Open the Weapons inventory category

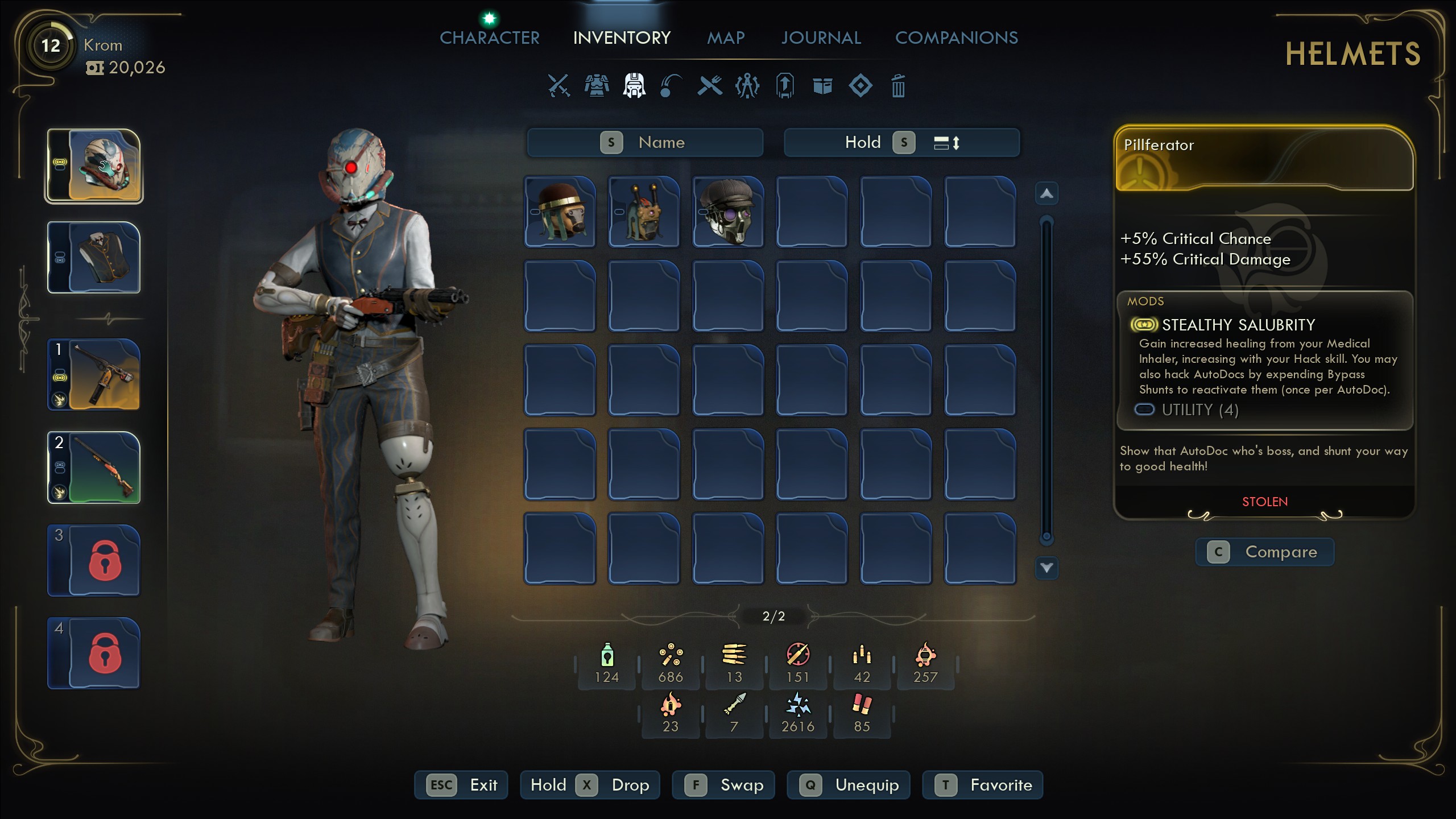coord(558,86)
